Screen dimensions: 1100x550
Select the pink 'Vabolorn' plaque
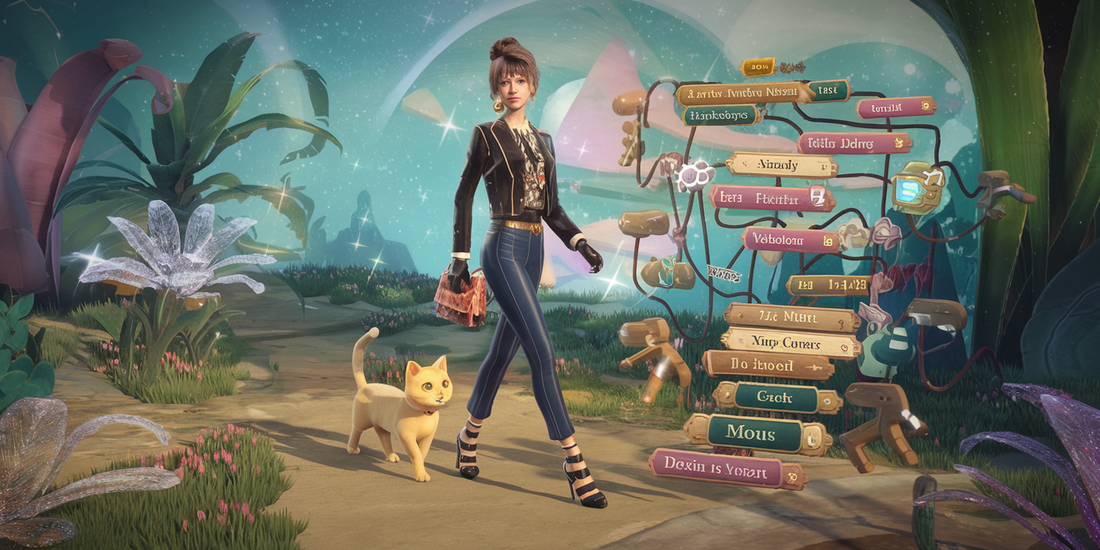coord(792,240)
